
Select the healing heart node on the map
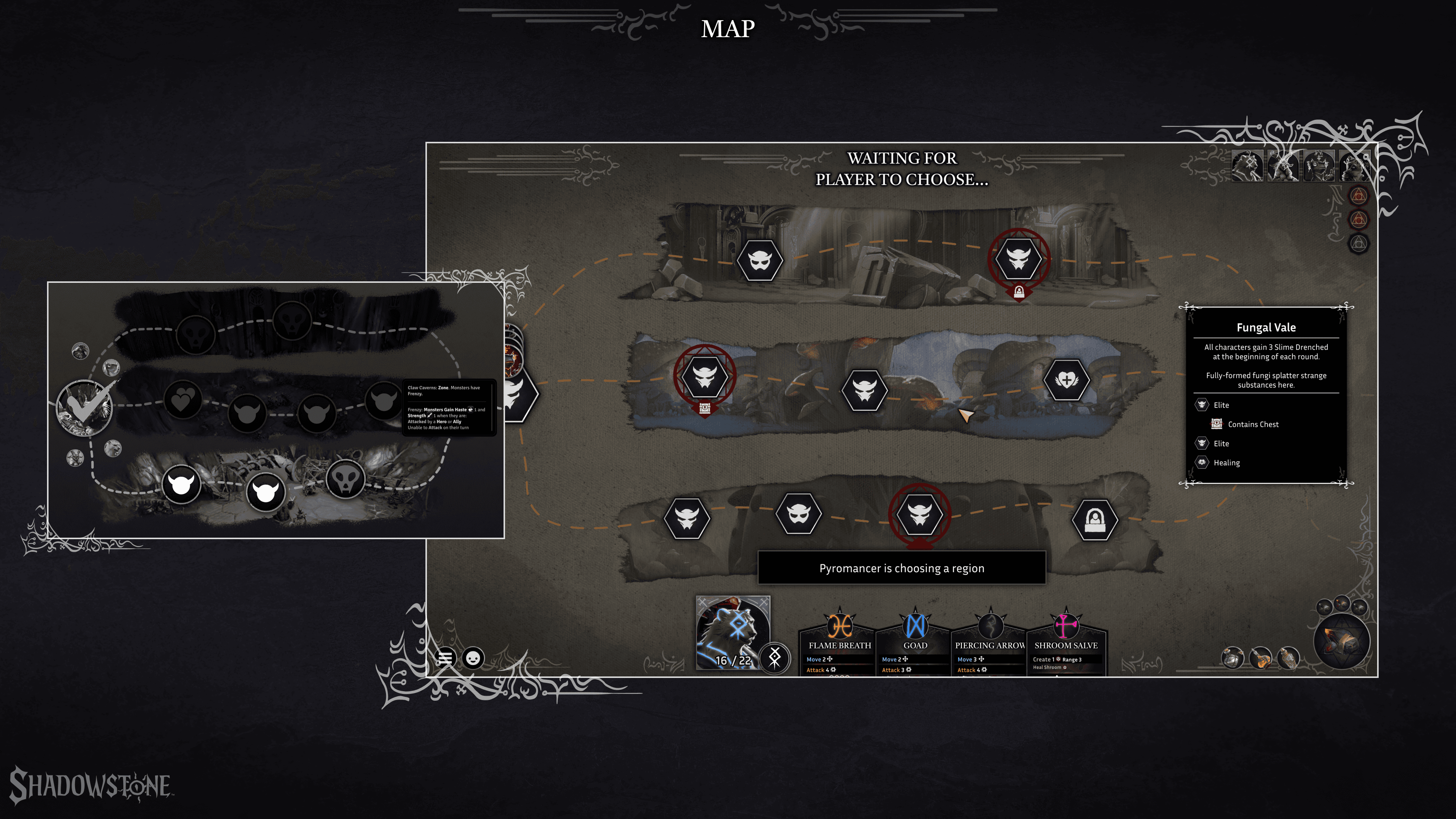click(x=1066, y=380)
